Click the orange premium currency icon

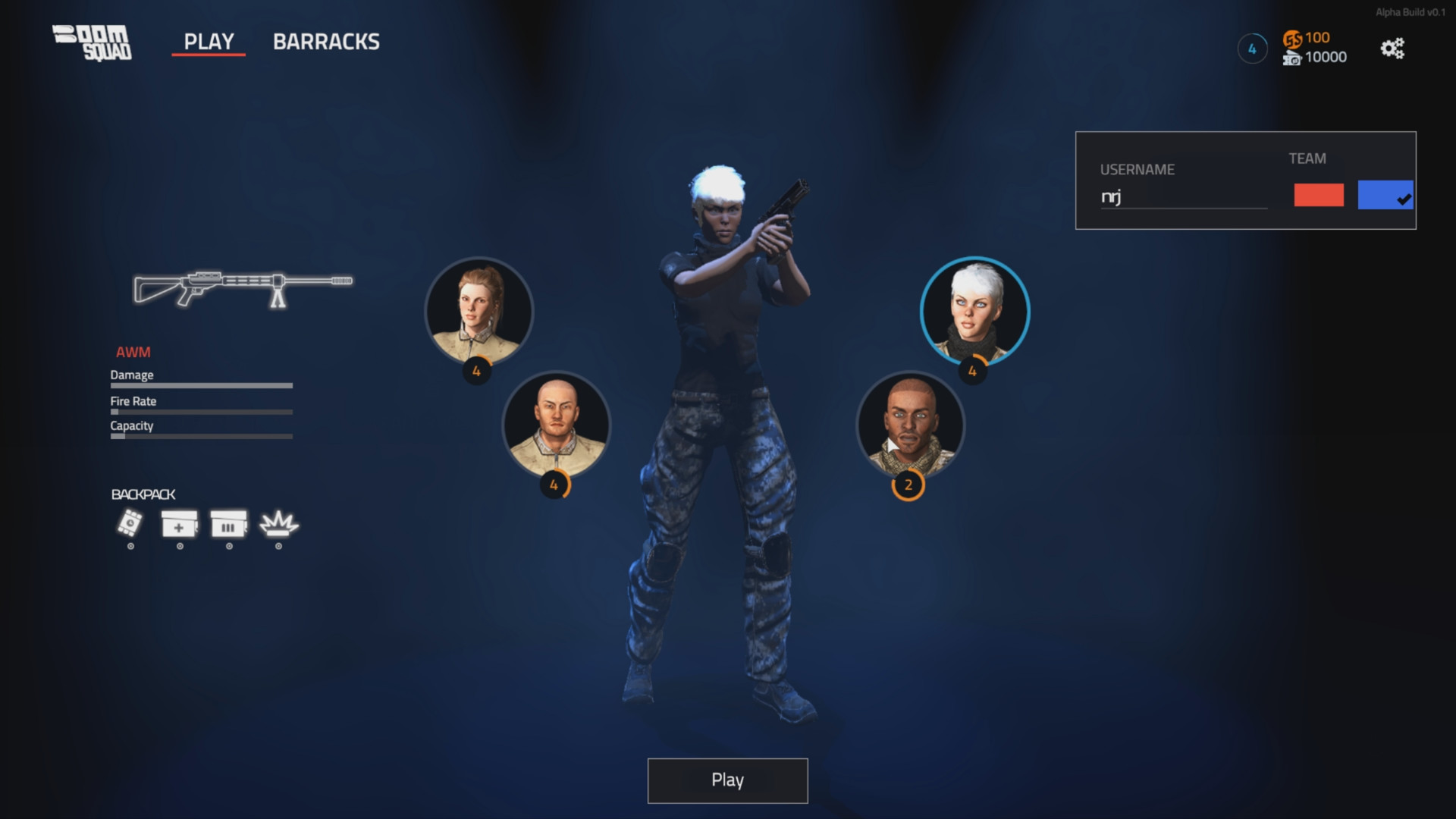1294,38
